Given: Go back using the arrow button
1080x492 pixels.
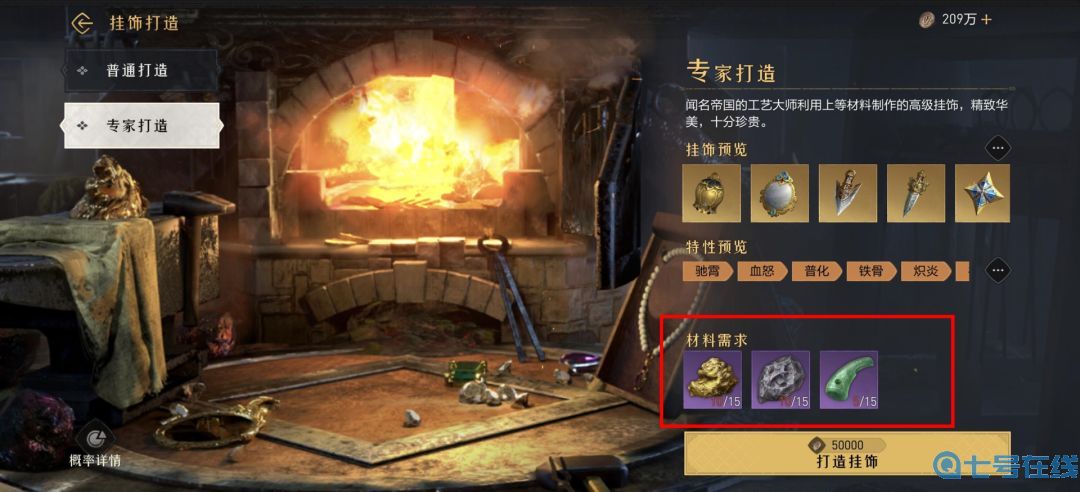Looking at the screenshot, I should pos(82,22).
